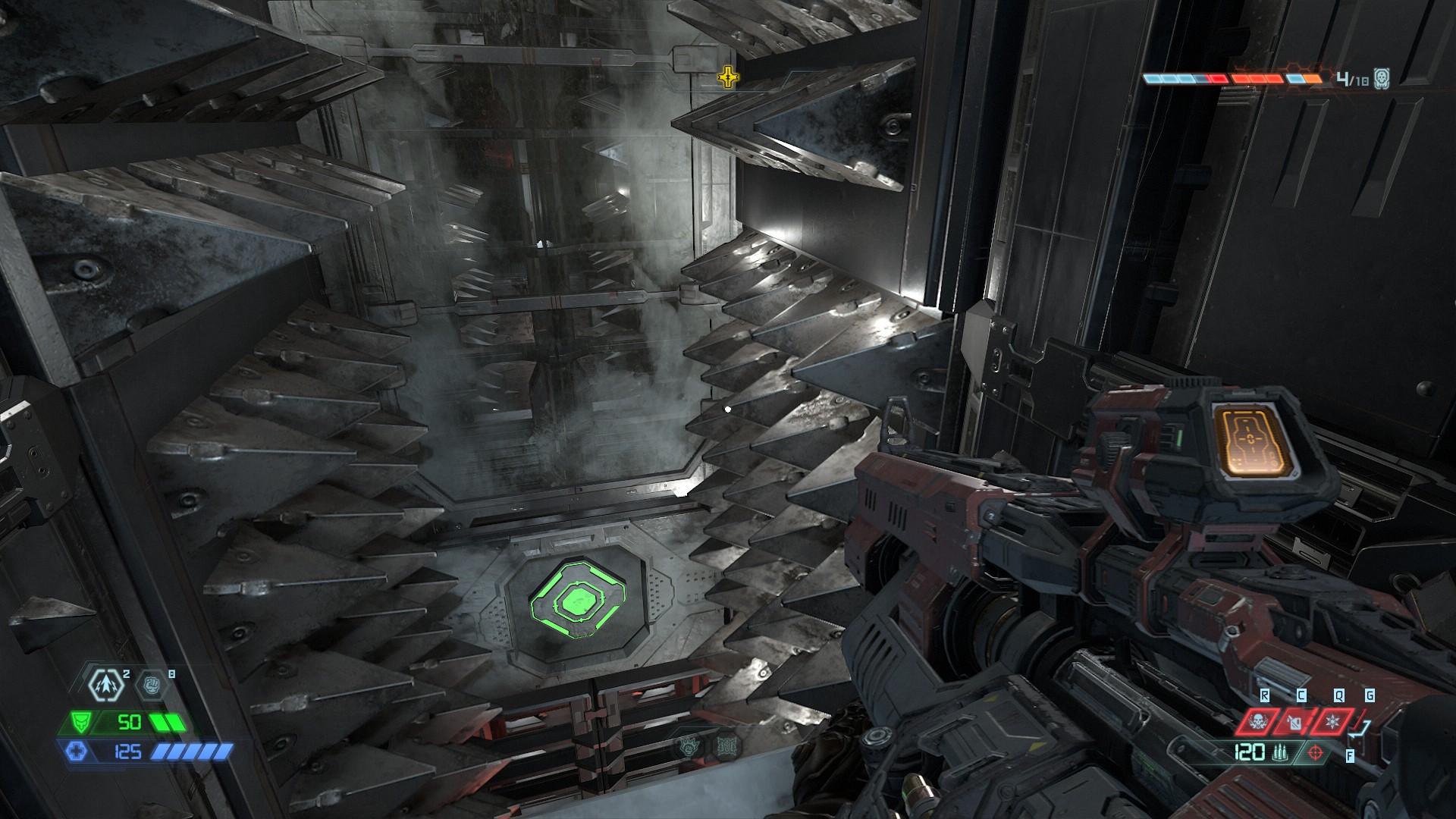Image resolution: width=1456 pixels, height=819 pixels.
Task: Select the yellow objective marker
Action: (727, 77)
